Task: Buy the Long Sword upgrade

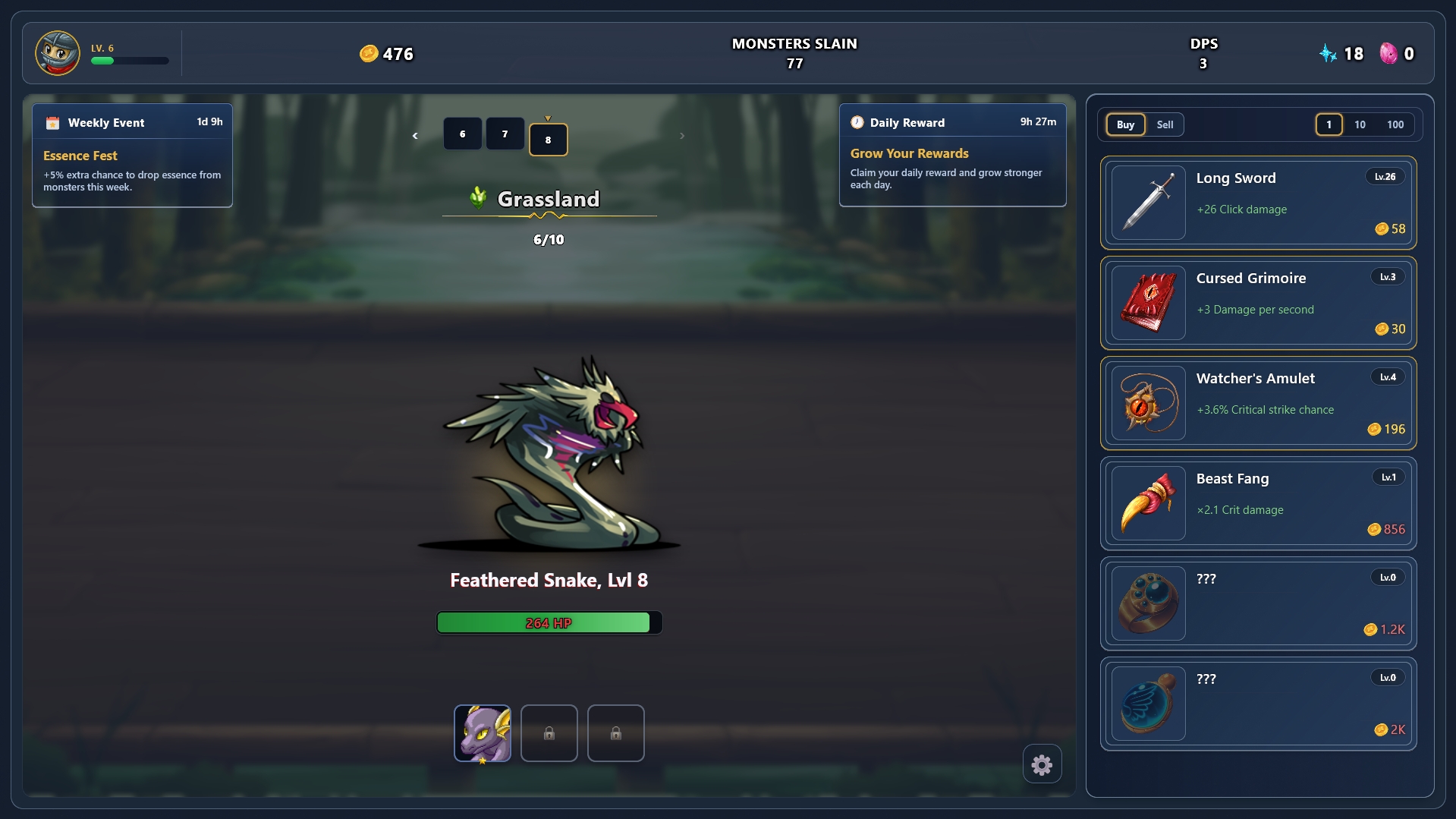Action: (x=1258, y=203)
